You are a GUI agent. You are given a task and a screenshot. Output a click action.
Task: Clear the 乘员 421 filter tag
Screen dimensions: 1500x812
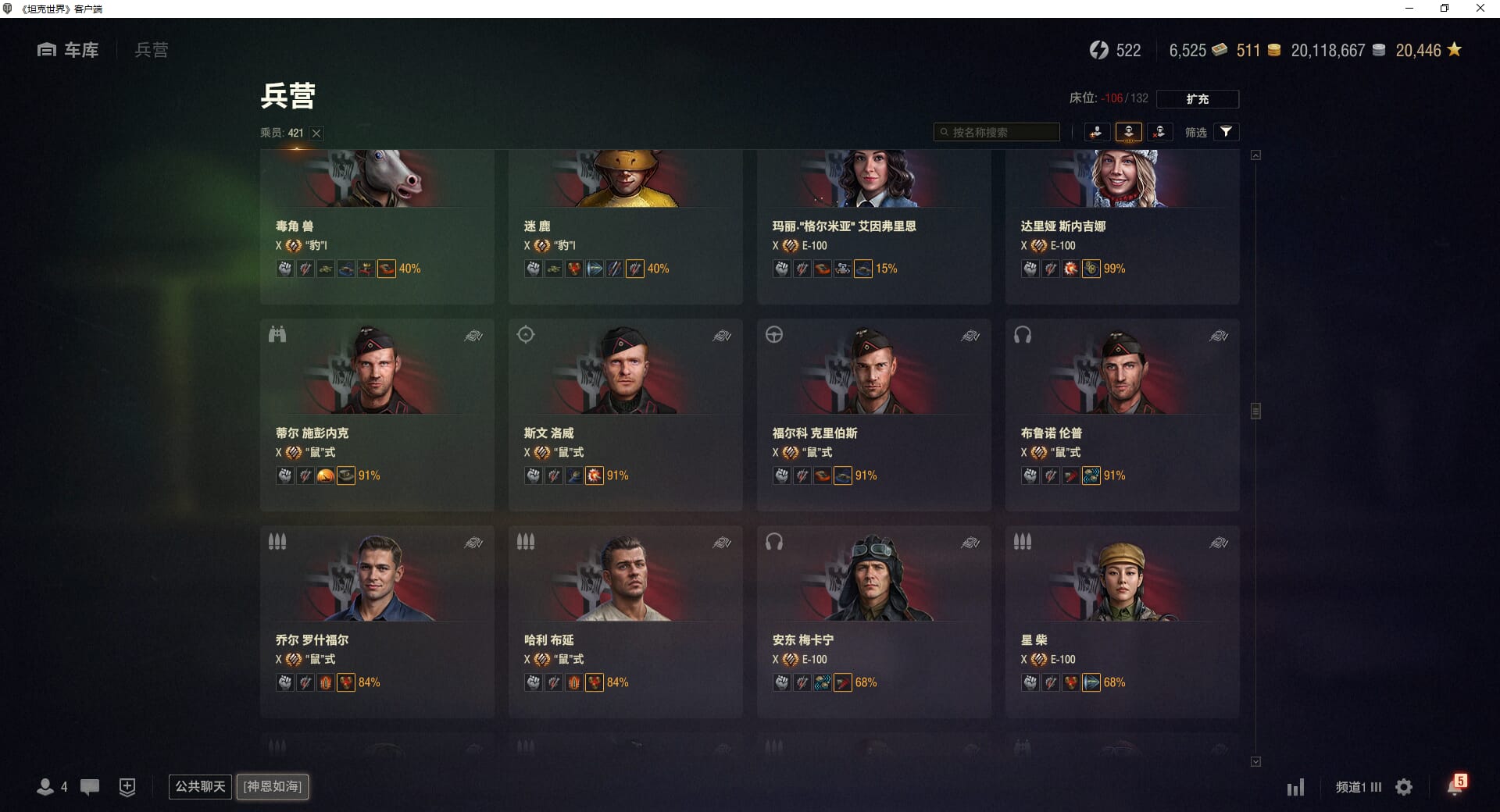pos(316,134)
